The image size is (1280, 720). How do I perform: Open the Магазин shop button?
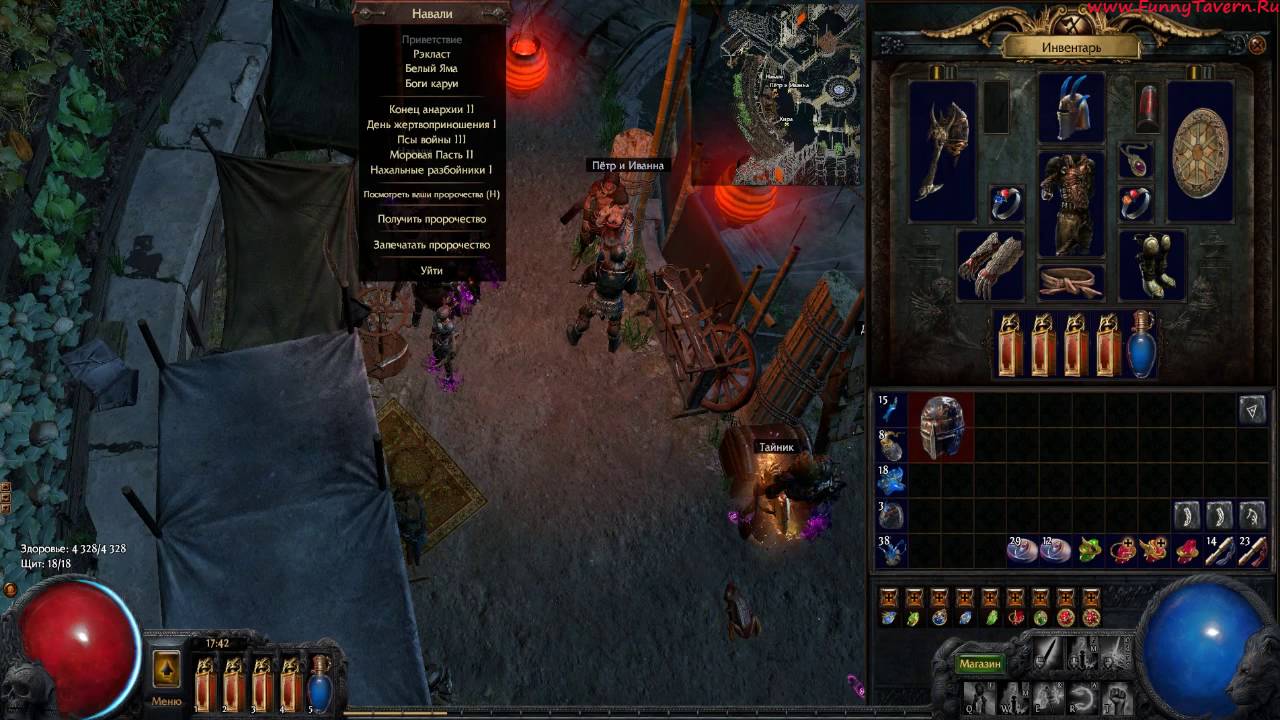tap(979, 664)
